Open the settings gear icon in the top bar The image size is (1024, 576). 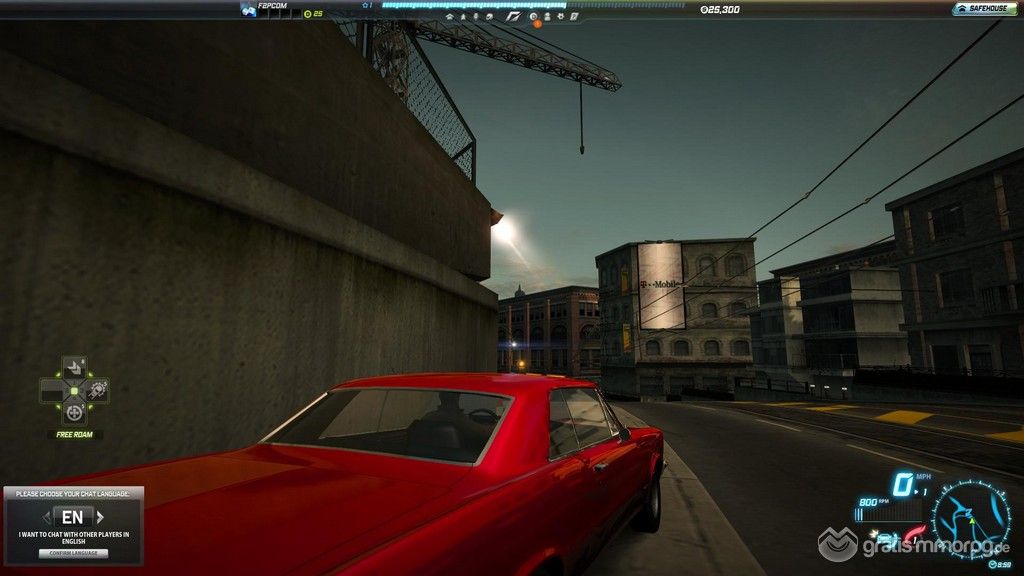561,16
